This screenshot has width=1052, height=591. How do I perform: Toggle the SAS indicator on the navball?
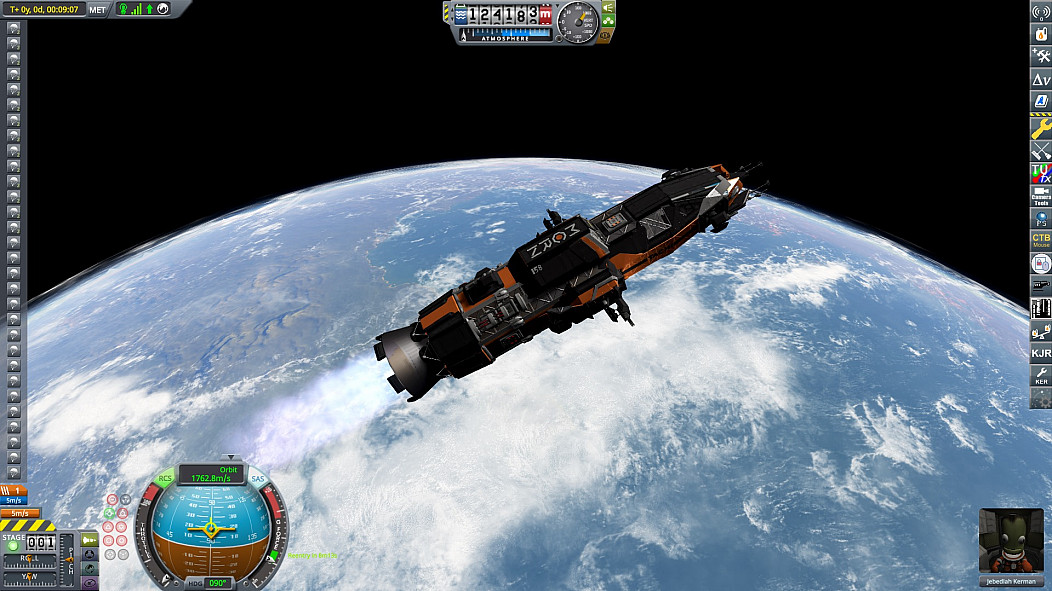click(x=257, y=479)
